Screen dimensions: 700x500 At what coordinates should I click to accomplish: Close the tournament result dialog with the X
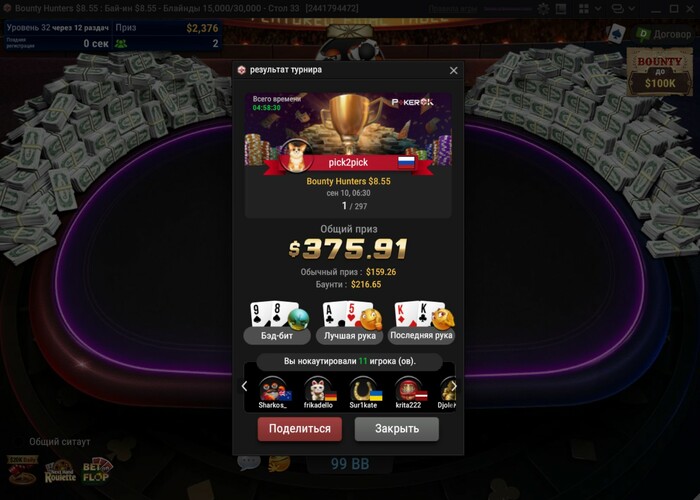click(453, 71)
